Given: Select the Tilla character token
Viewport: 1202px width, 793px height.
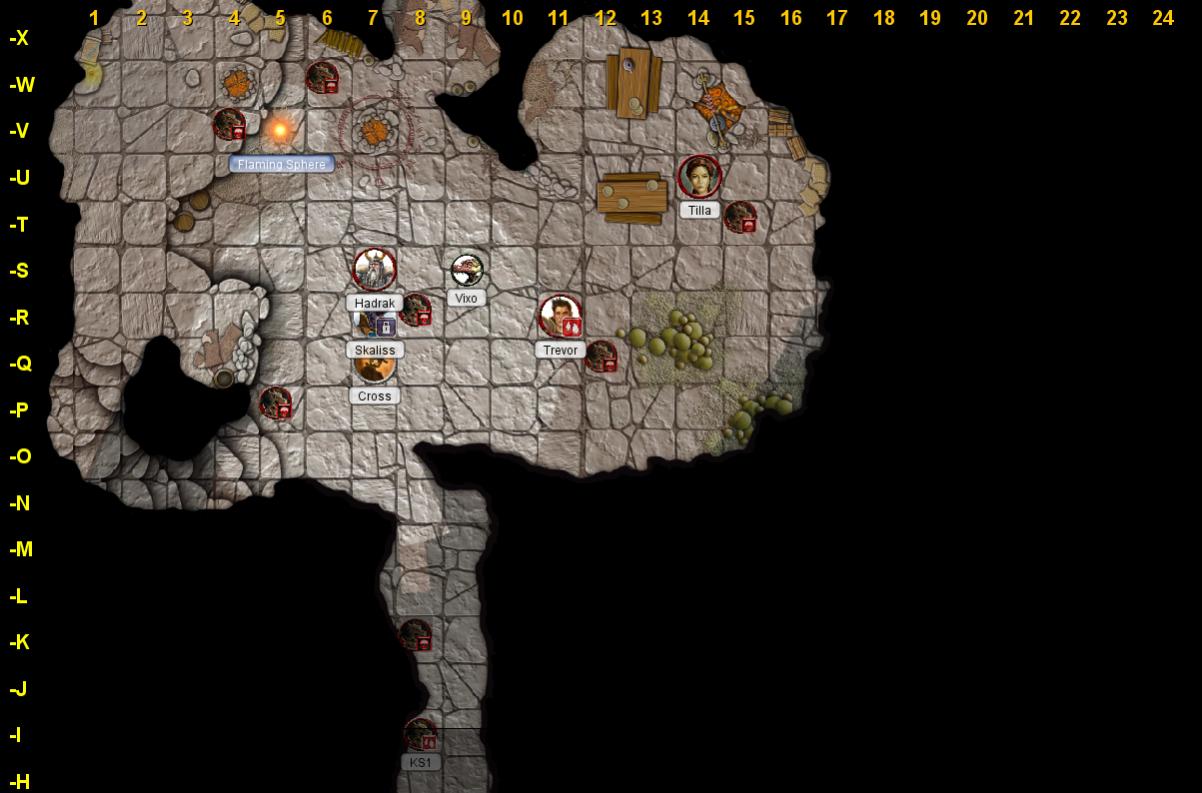Looking at the screenshot, I should (x=699, y=176).
